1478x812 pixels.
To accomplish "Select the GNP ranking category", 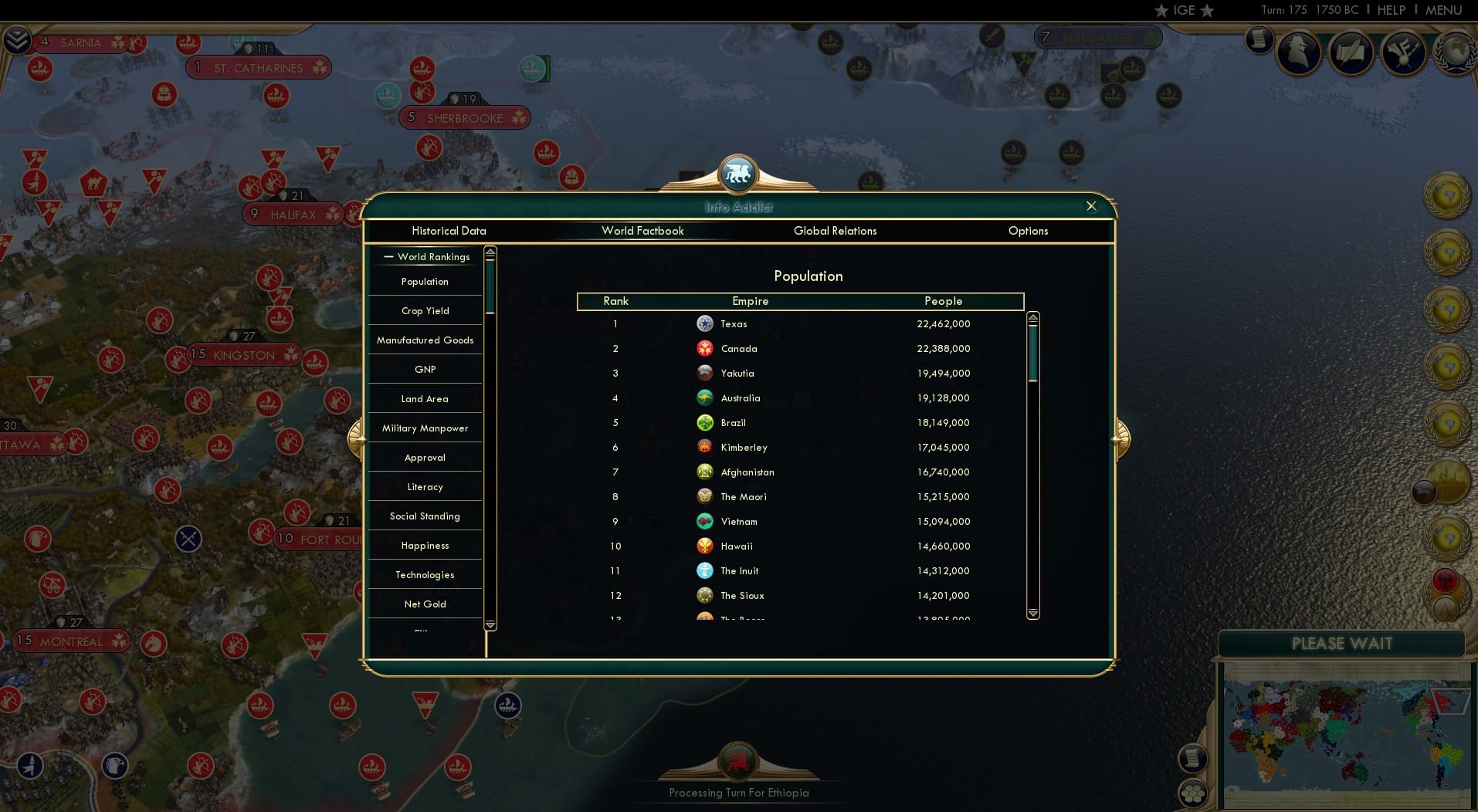I will click(424, 369).
